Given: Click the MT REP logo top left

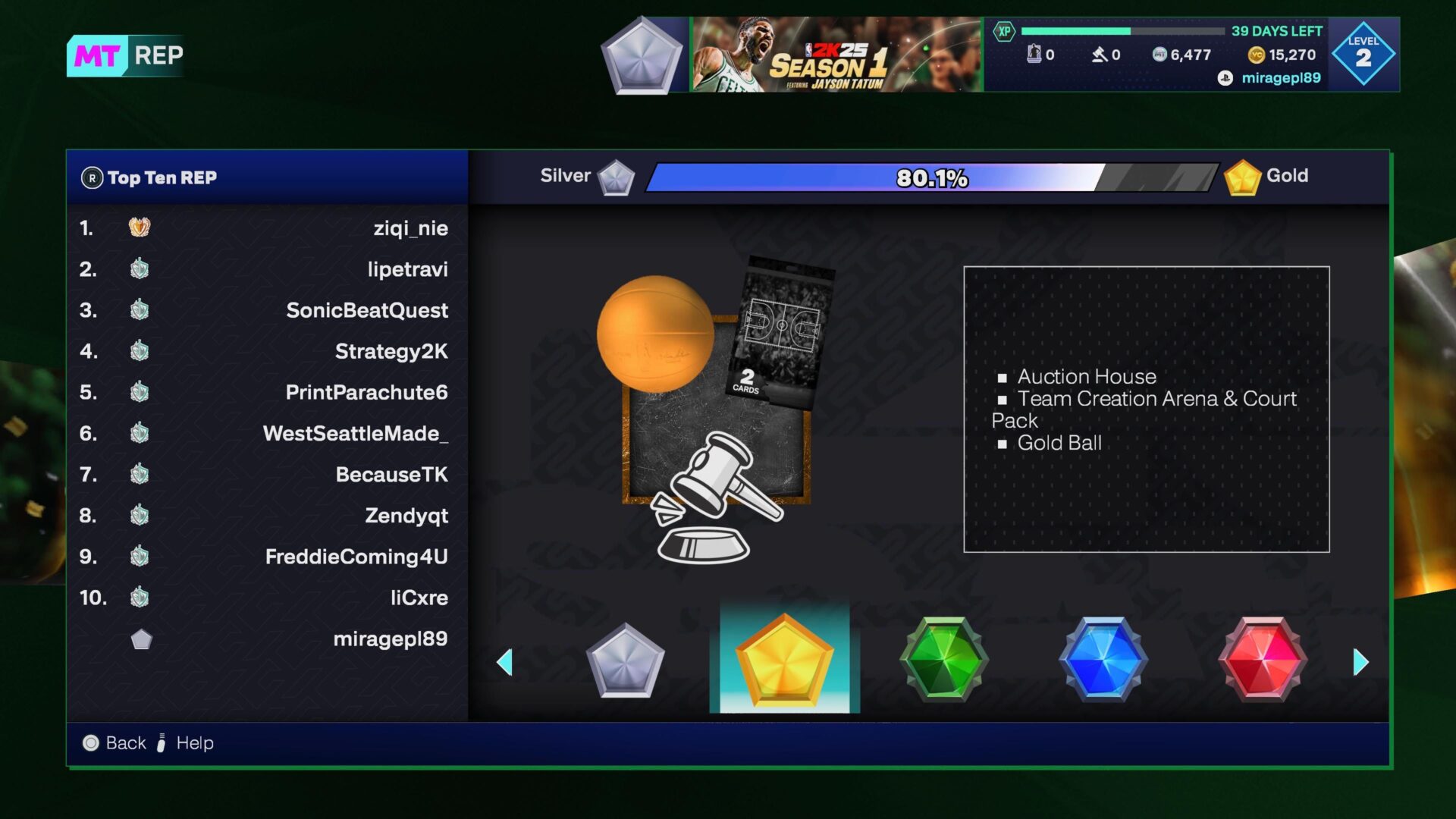Looking at the screenshot, I should coord(126,55).
